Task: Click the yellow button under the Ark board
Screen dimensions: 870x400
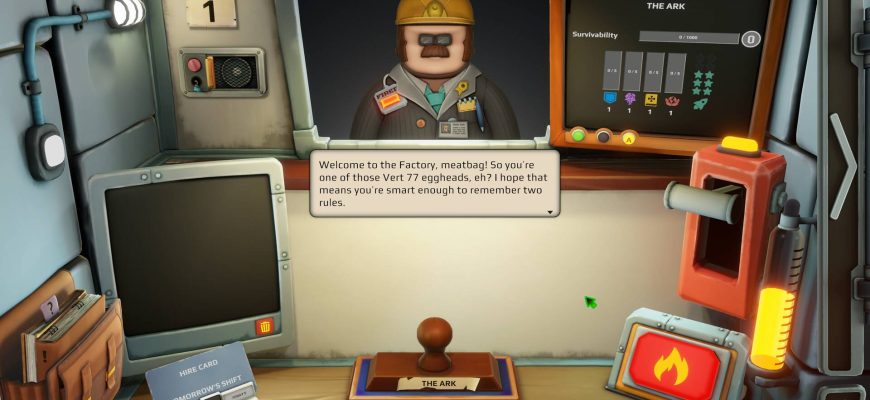Action: [629, 137]
